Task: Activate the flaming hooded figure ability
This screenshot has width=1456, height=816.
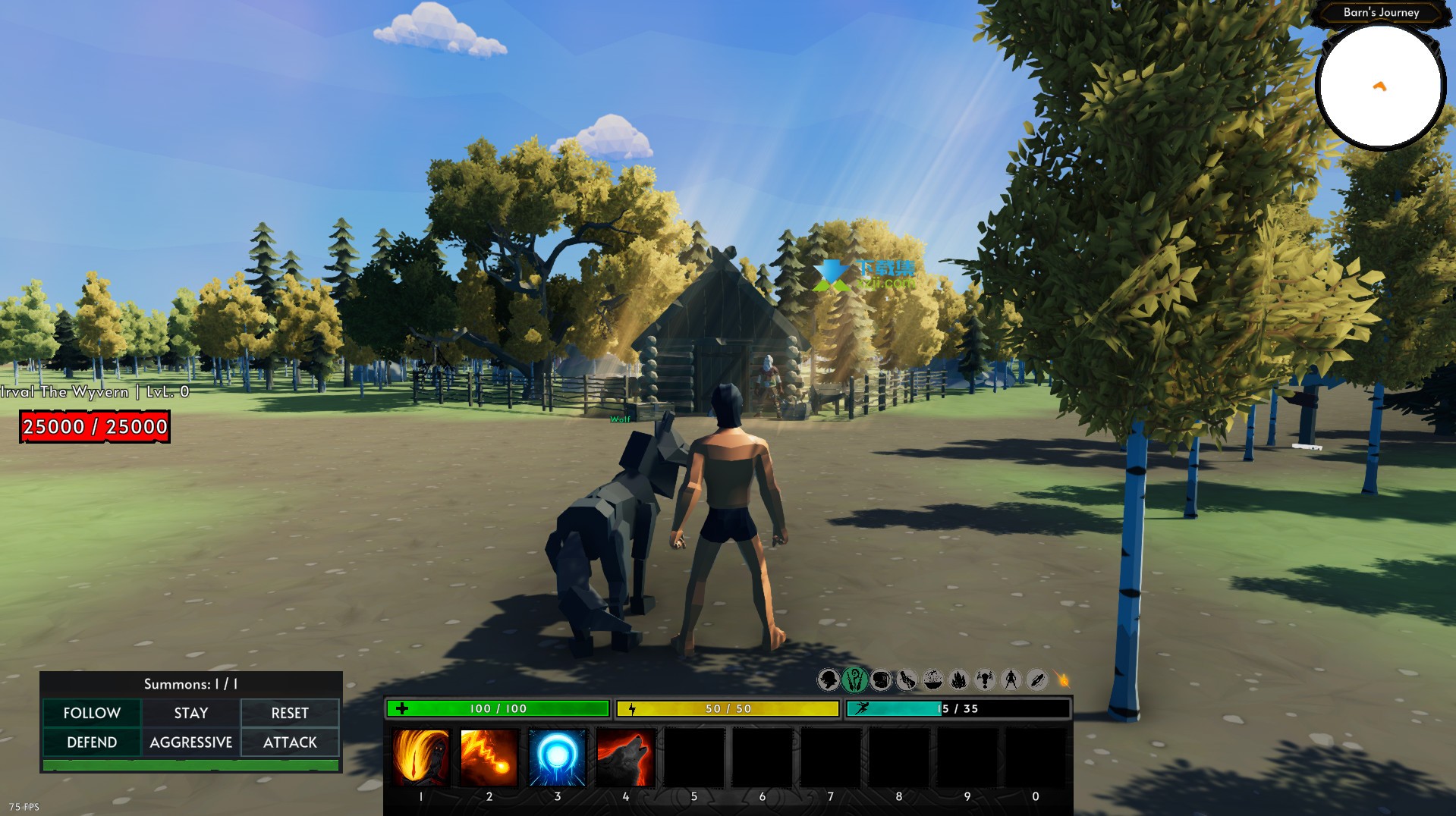Action: [421, 757]
